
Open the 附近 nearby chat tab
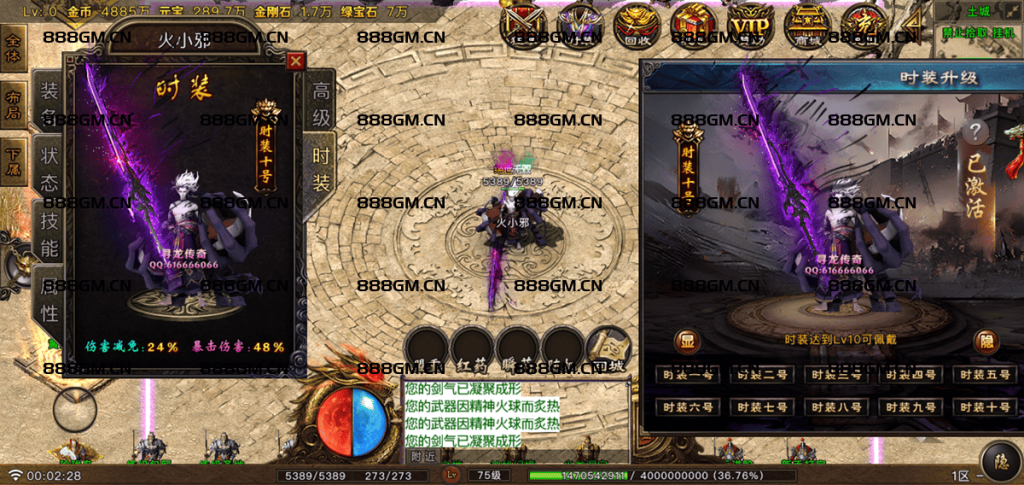[x=424, y=455]
